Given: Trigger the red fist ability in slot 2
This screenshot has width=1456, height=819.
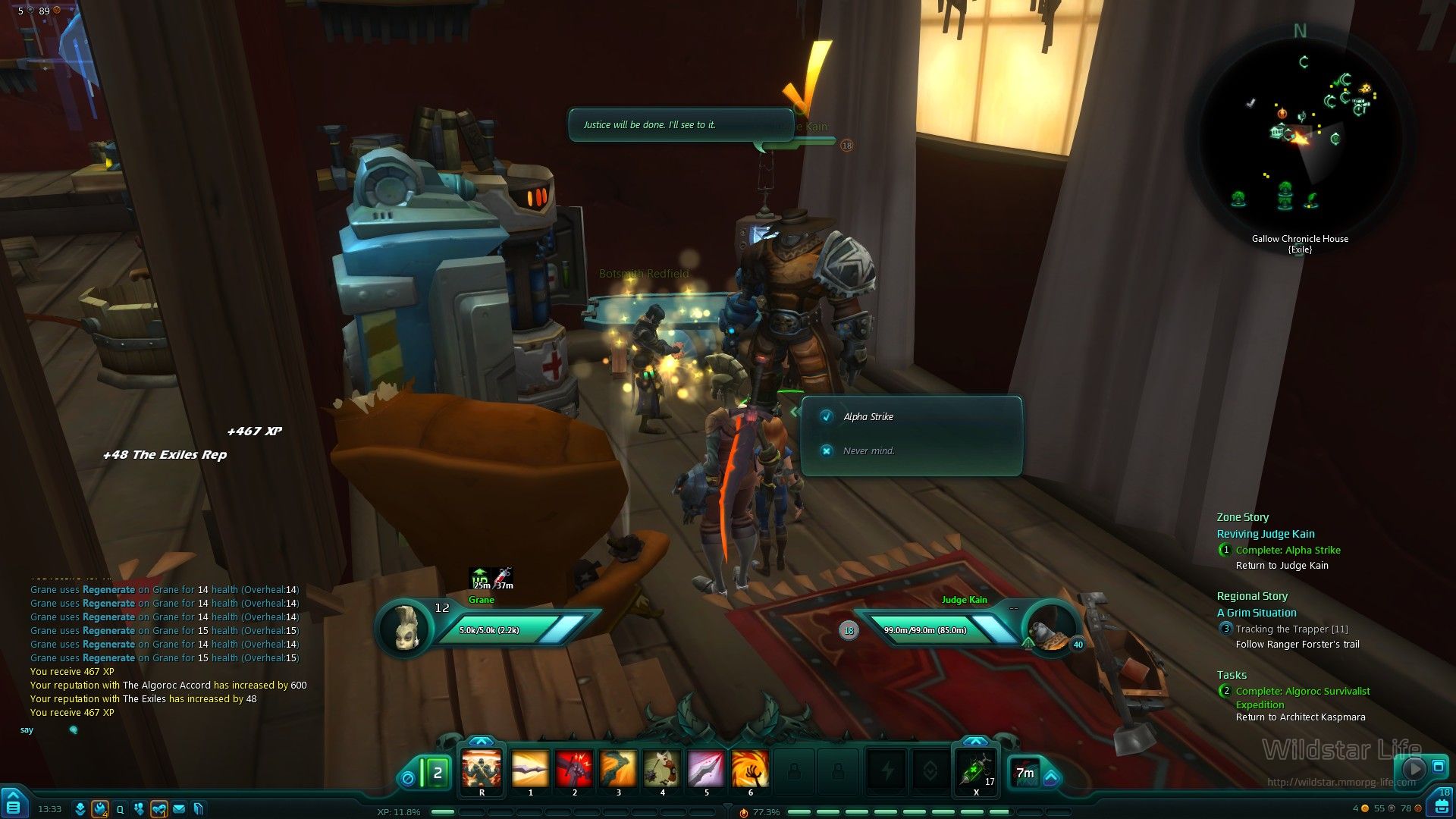Looking at the screenshot, I should [x=574, y=769].
